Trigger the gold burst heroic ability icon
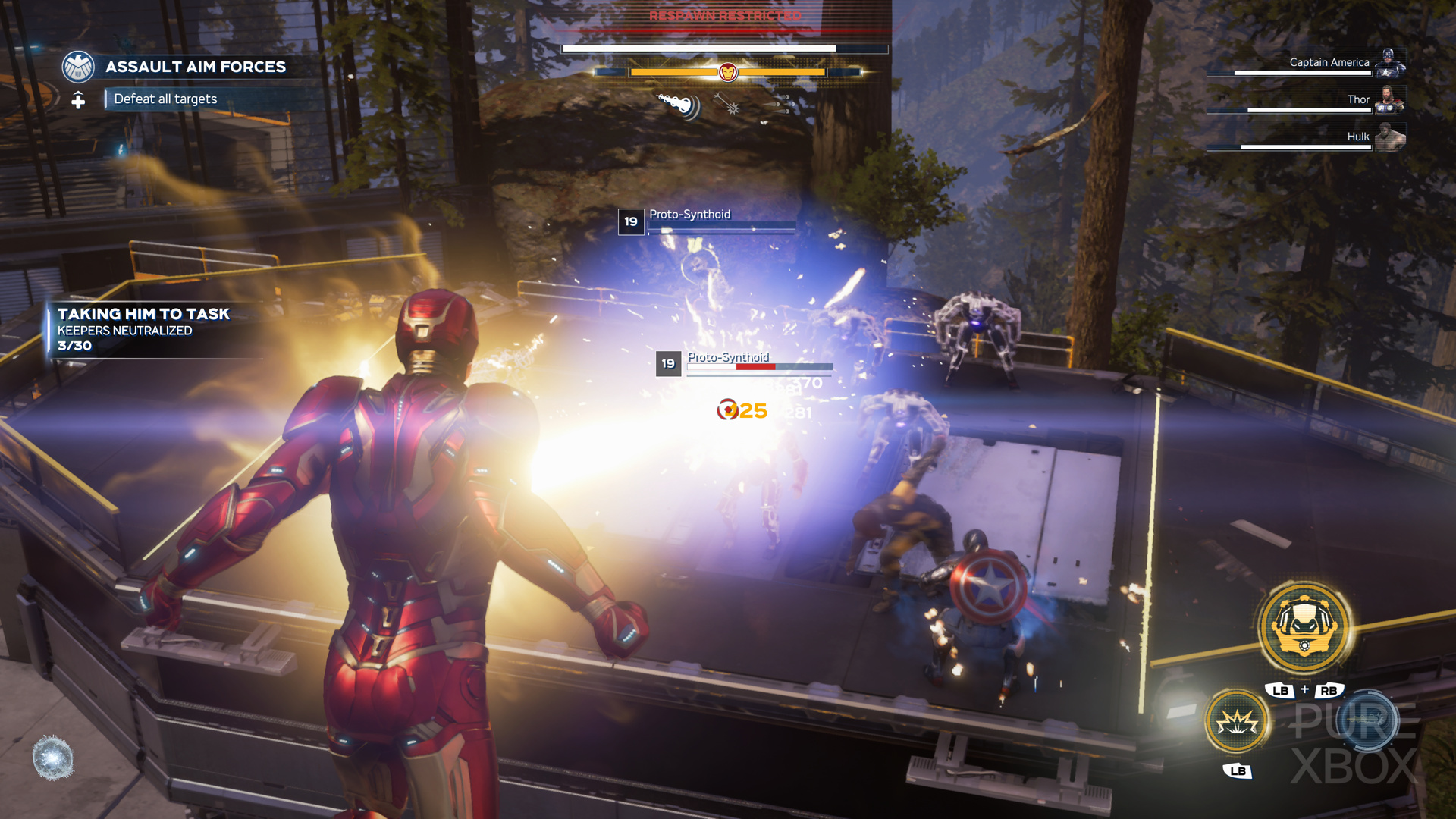Image resolution: width=1456 pixels, height=819 pixels. 1237,722
